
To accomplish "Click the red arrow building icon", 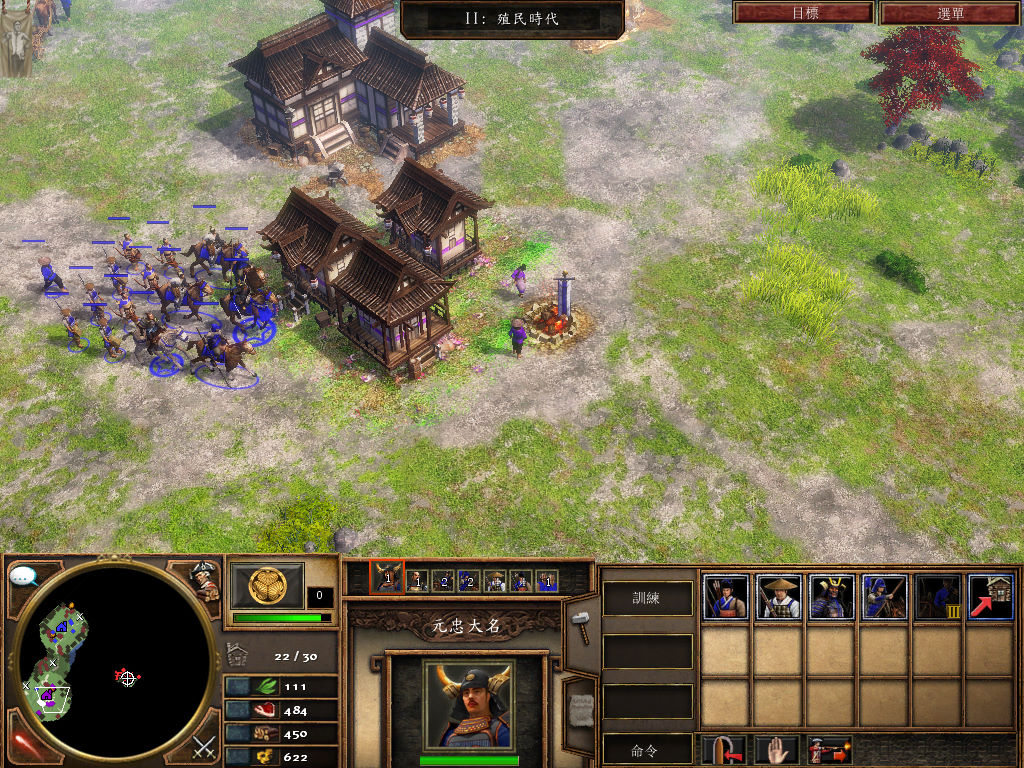I will pos(990,597).
